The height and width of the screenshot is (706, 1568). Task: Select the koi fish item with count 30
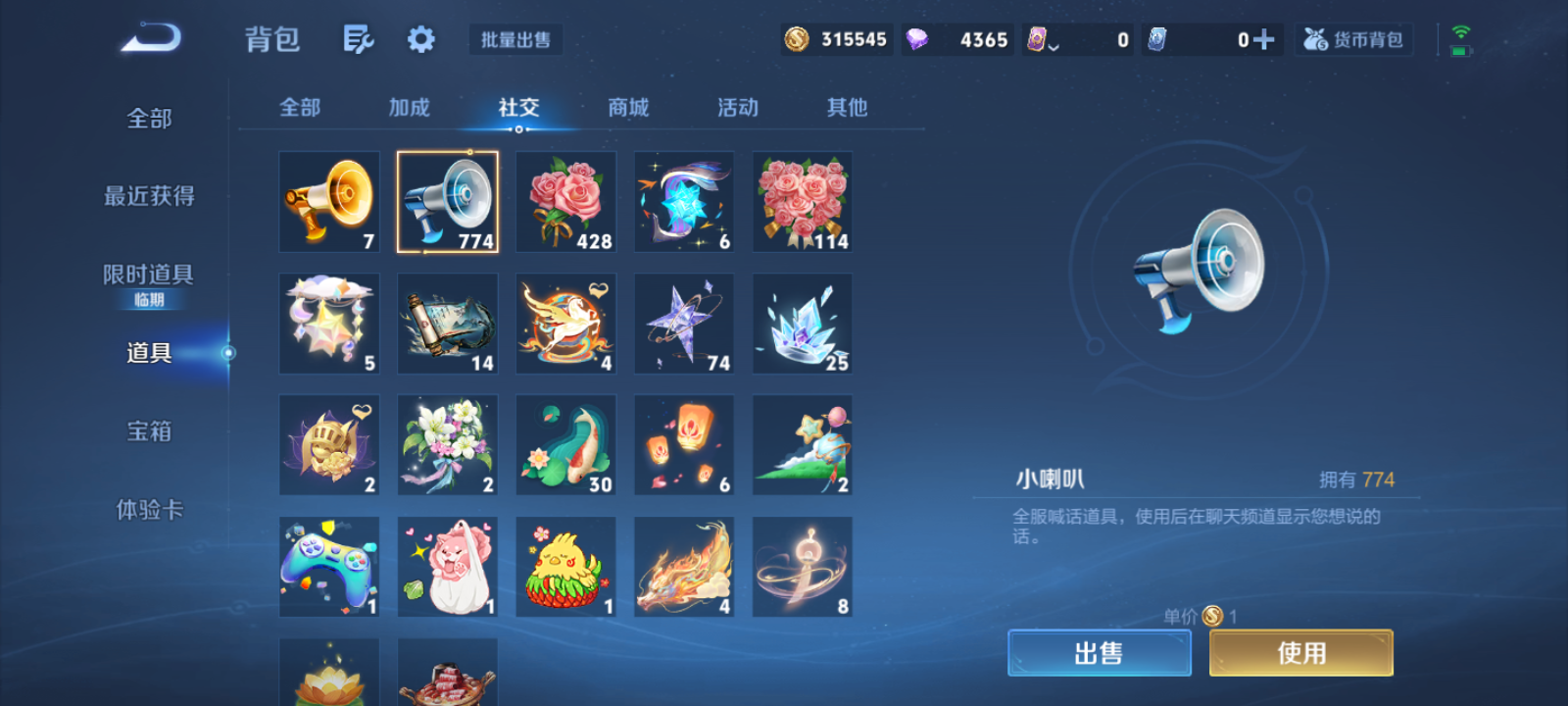click(x=564, y=444)
